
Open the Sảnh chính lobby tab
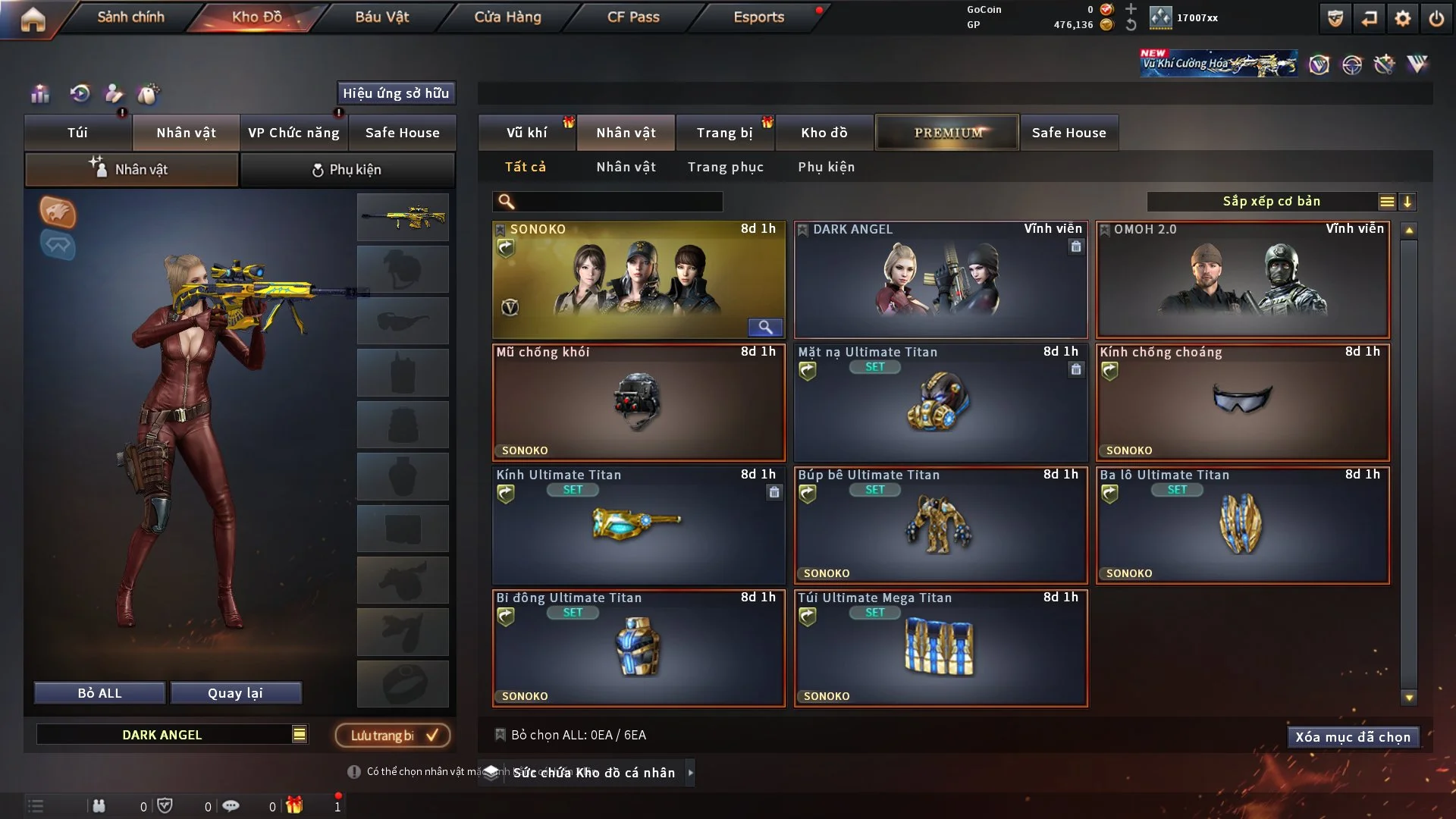point(130,17)
